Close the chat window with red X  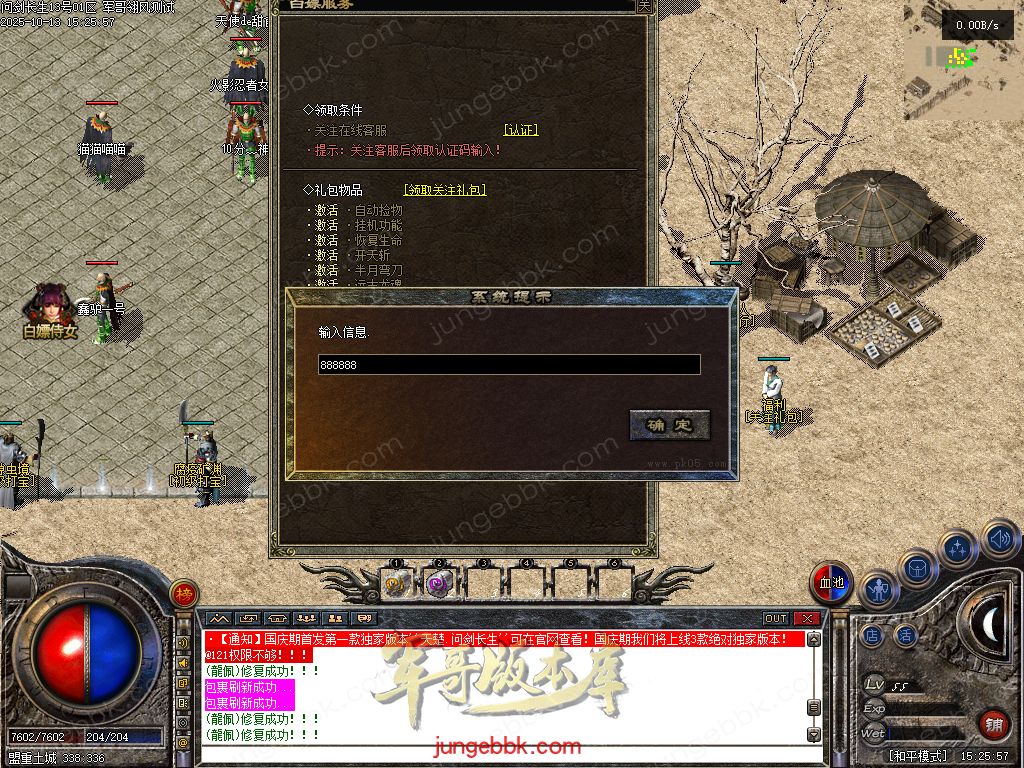point(806,619)
